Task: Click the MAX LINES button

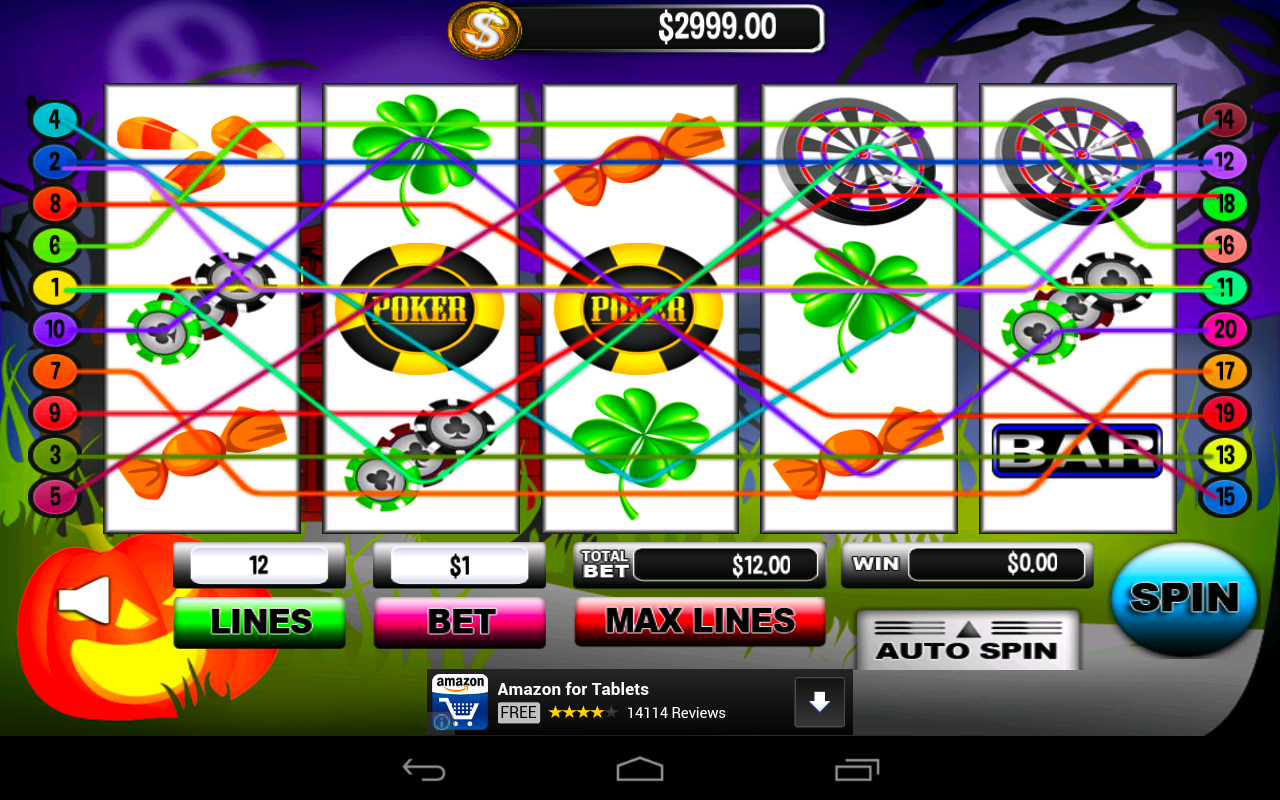Action: 699,621
